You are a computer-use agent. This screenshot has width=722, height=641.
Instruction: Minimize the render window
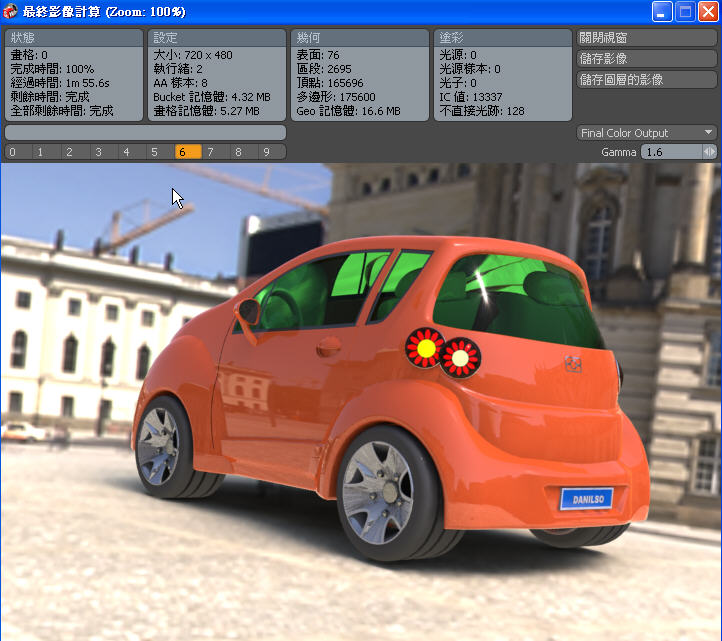pos(663,12)
